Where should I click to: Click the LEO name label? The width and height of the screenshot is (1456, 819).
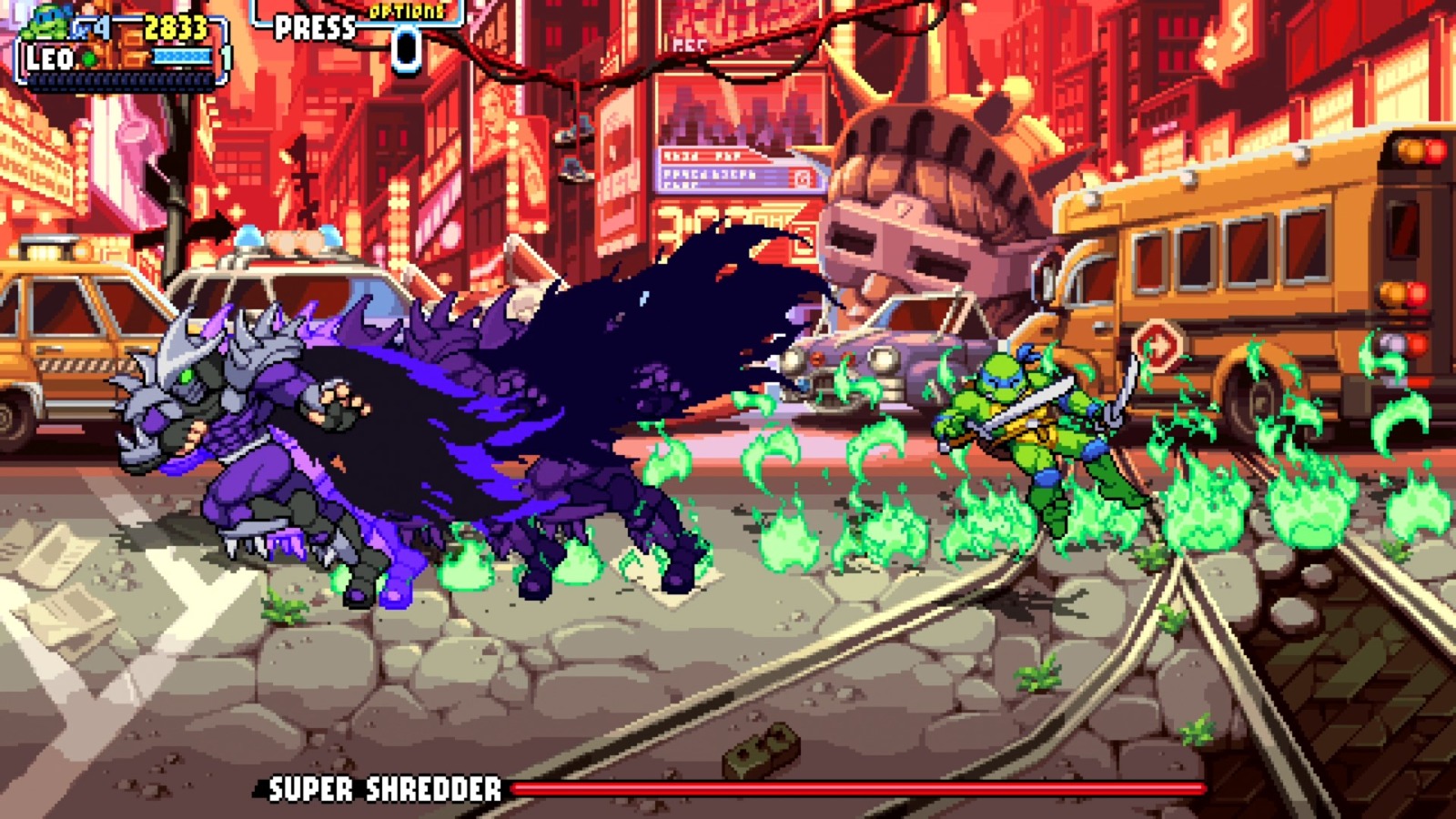[x=50, y=57]
